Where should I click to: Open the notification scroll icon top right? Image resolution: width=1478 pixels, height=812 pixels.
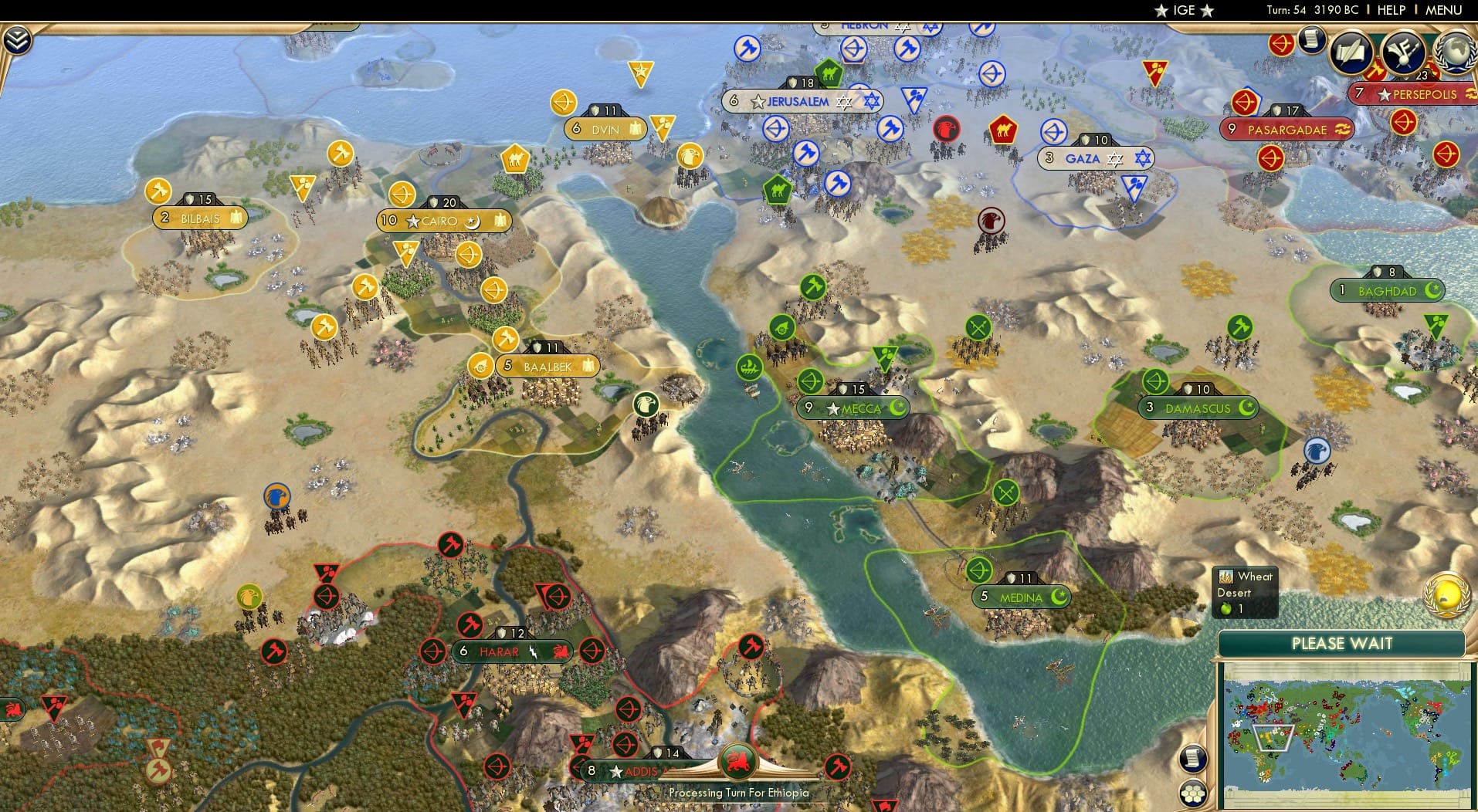click(x=1310, y=40)
